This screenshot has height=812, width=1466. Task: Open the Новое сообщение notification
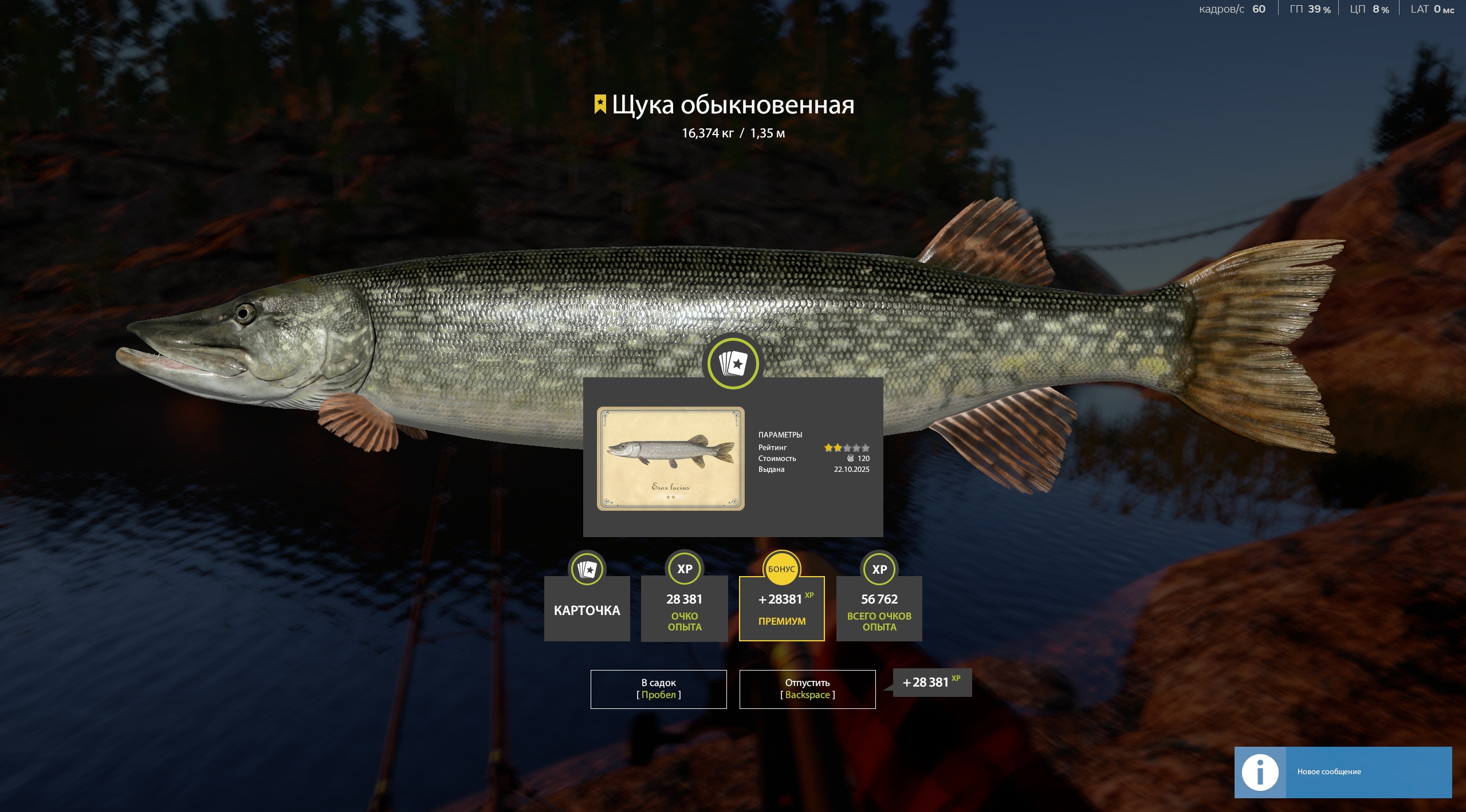tap(1342, 772)
